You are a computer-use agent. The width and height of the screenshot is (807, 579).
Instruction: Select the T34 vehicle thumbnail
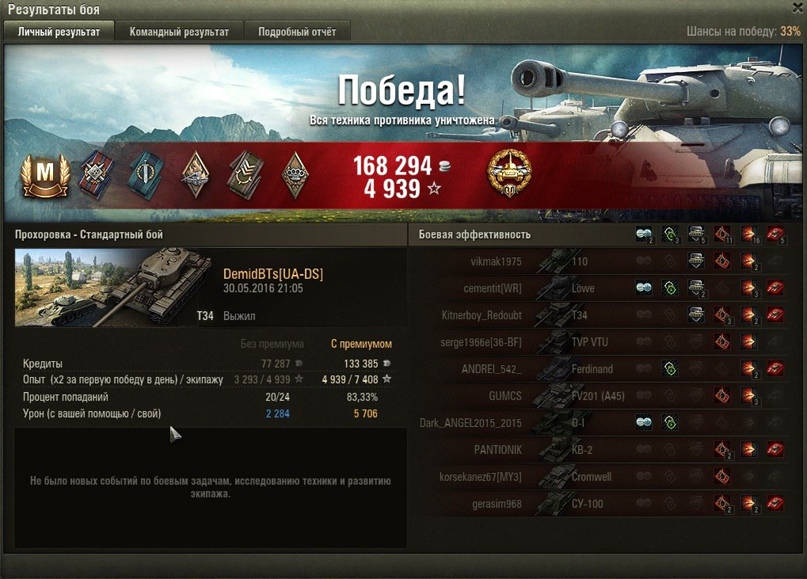113,287
